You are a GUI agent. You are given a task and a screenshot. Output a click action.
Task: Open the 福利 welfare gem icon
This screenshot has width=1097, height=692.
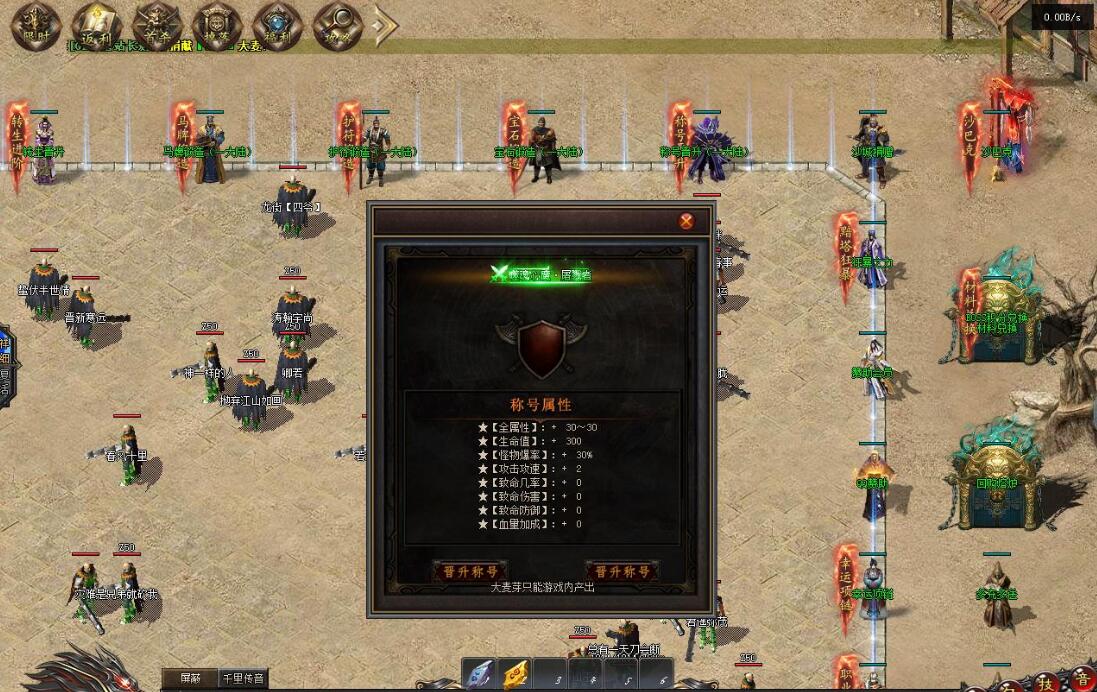(277, 25)
